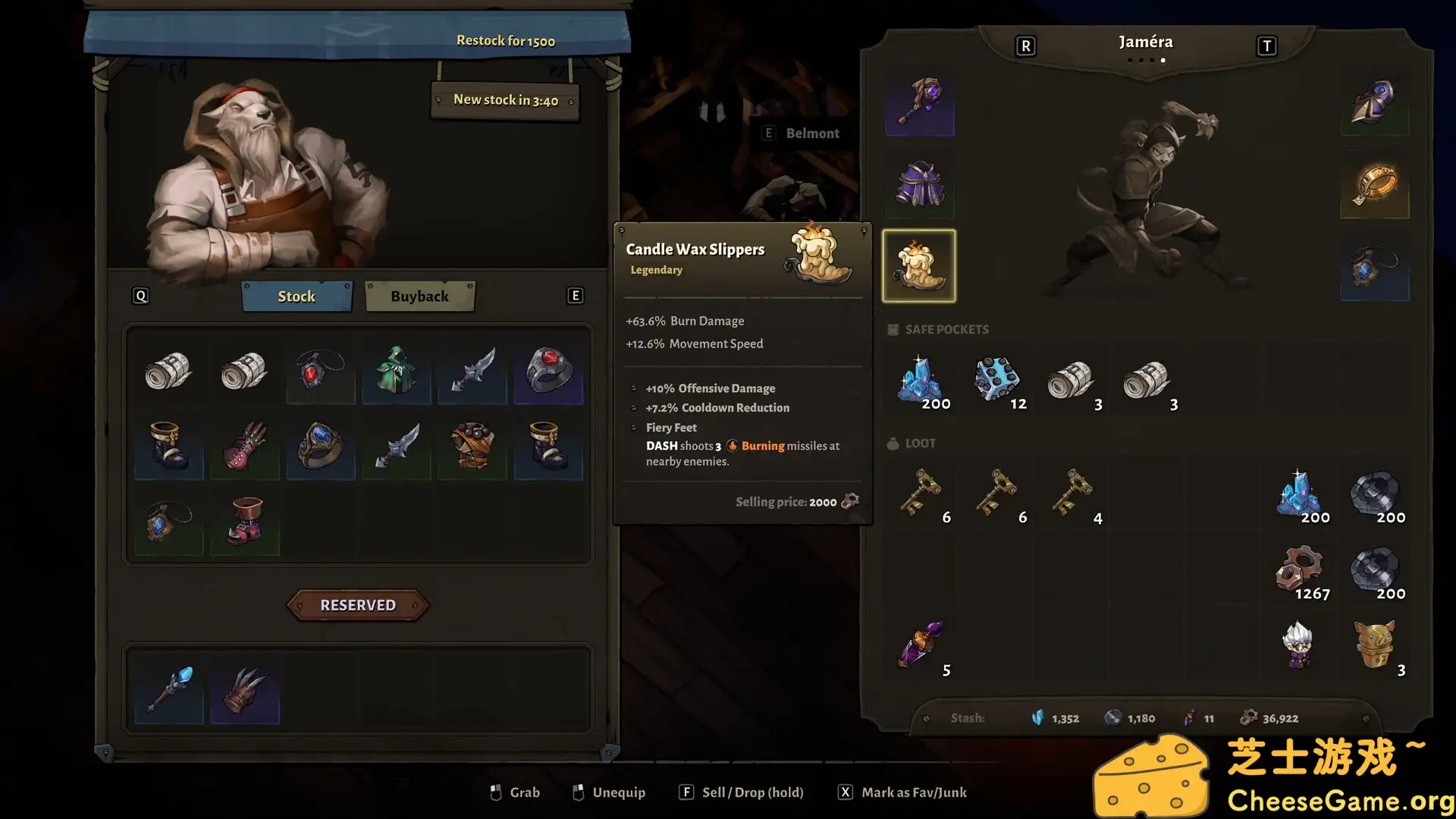Click the Restock for 1500 button

506,40
